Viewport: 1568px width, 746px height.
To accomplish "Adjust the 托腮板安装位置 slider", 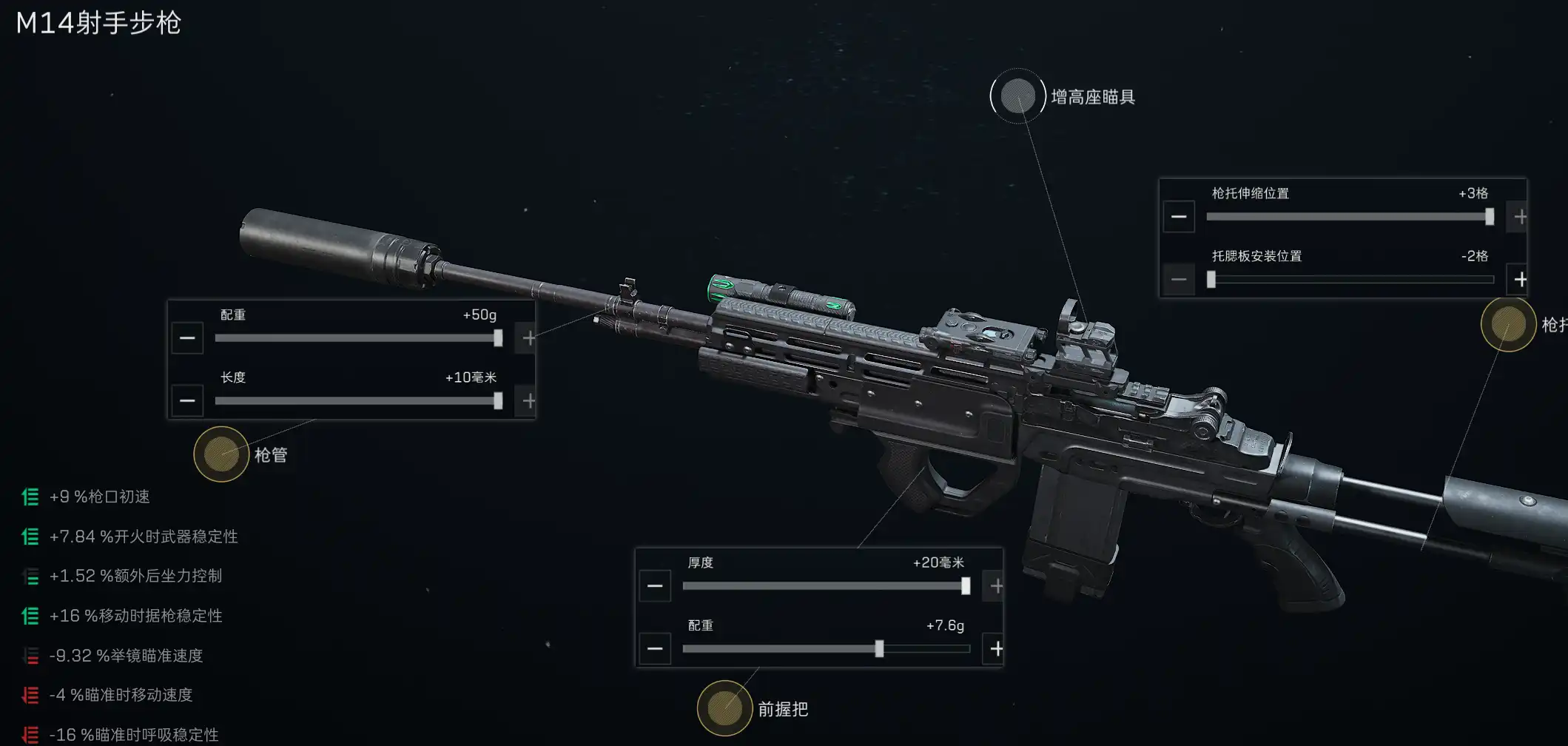I will click(1350, 280).
